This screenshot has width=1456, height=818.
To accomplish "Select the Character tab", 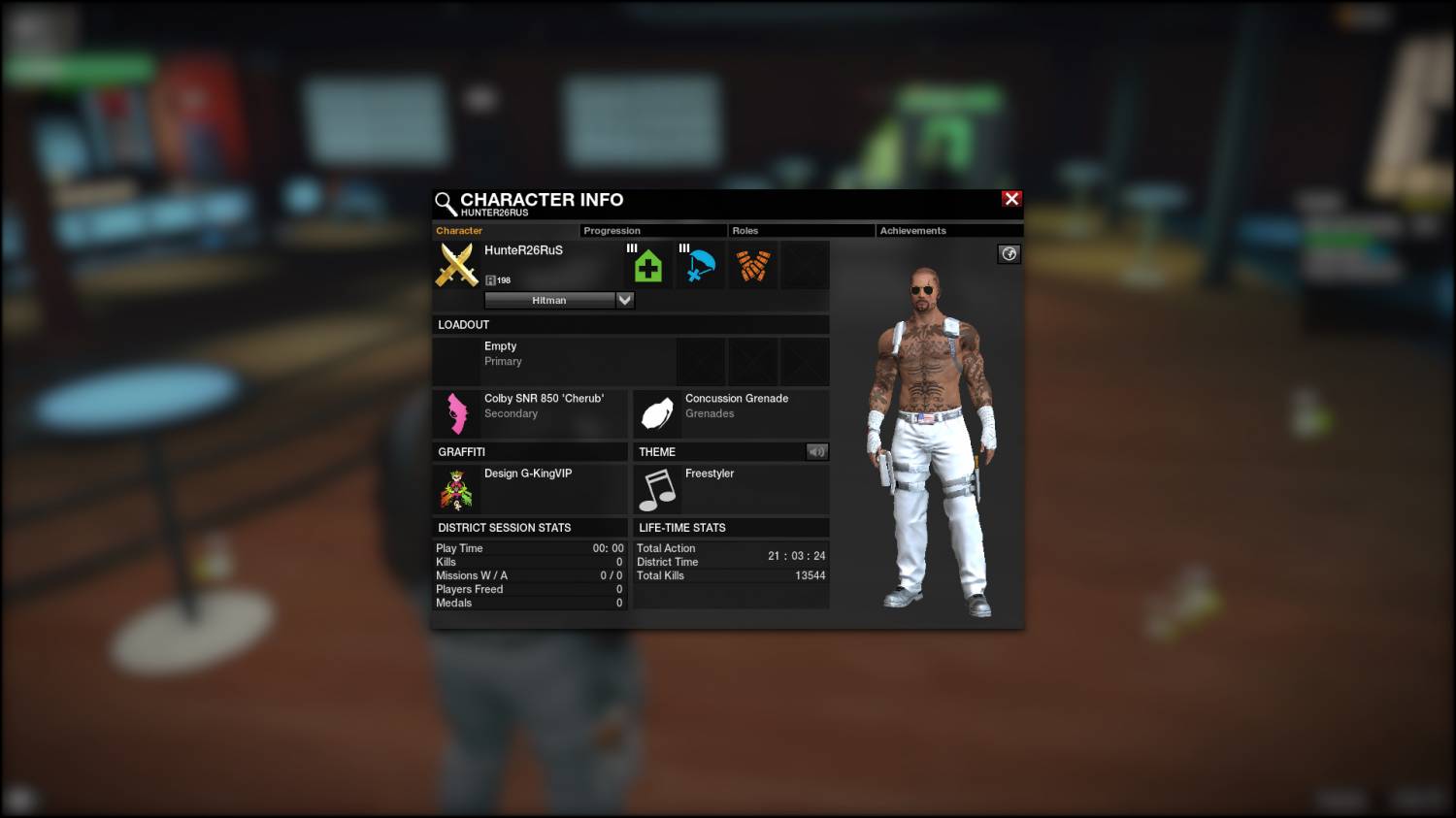I will click(x=459, y=231).
